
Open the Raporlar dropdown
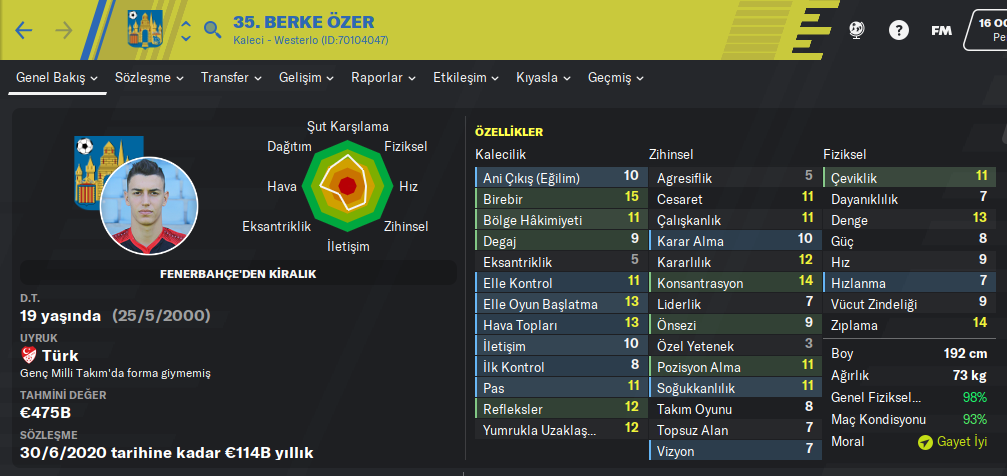383,77
